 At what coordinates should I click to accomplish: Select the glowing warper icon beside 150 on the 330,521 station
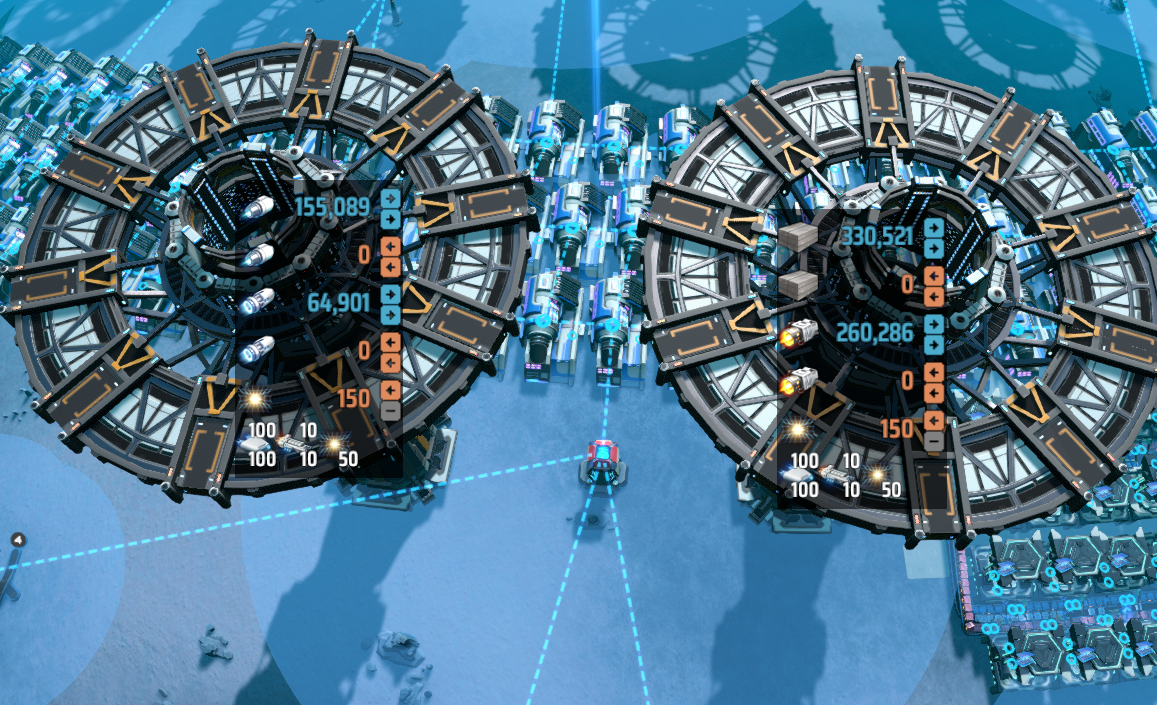click(797, 429)
